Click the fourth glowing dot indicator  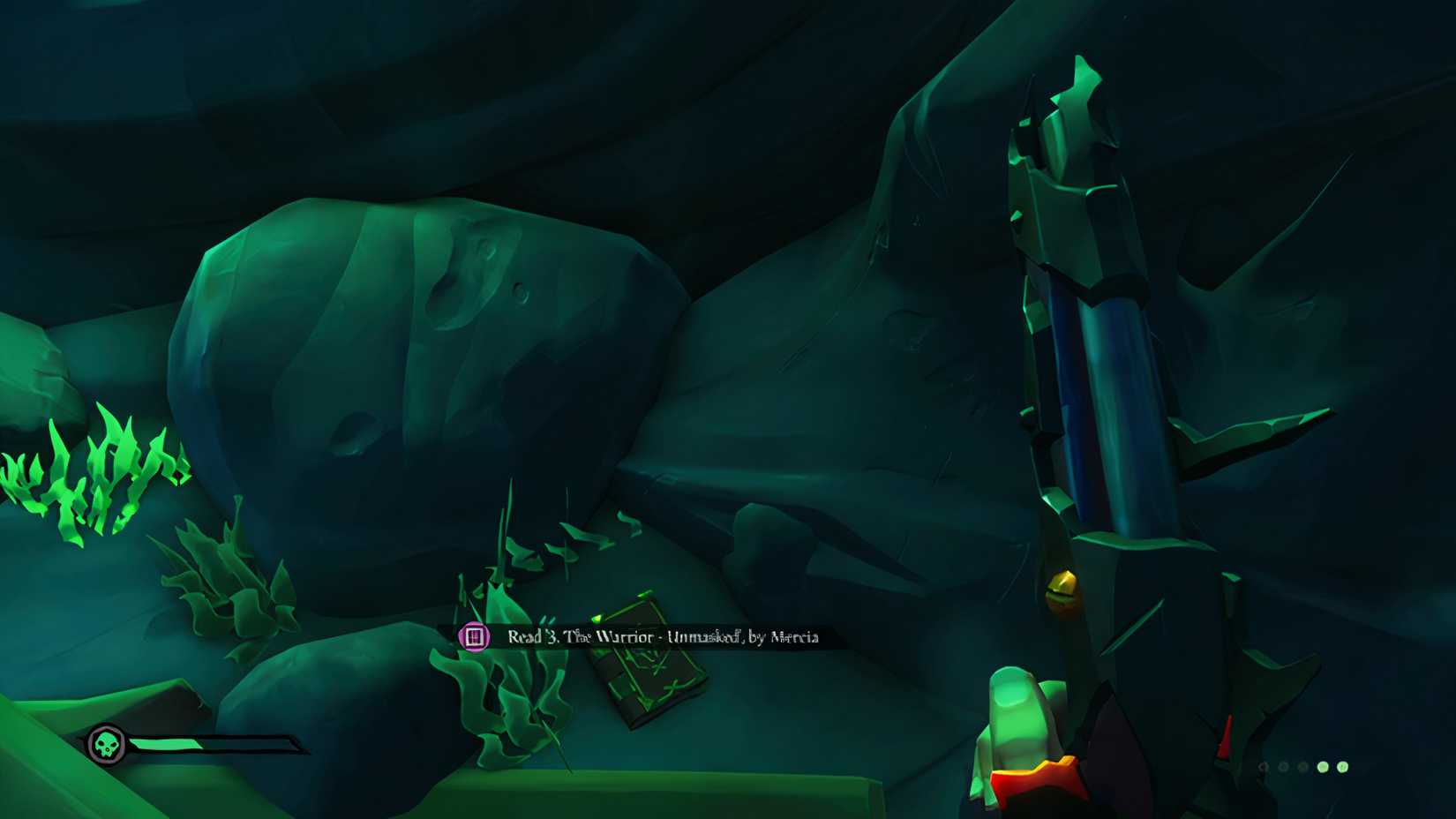tap(1323, 767)
